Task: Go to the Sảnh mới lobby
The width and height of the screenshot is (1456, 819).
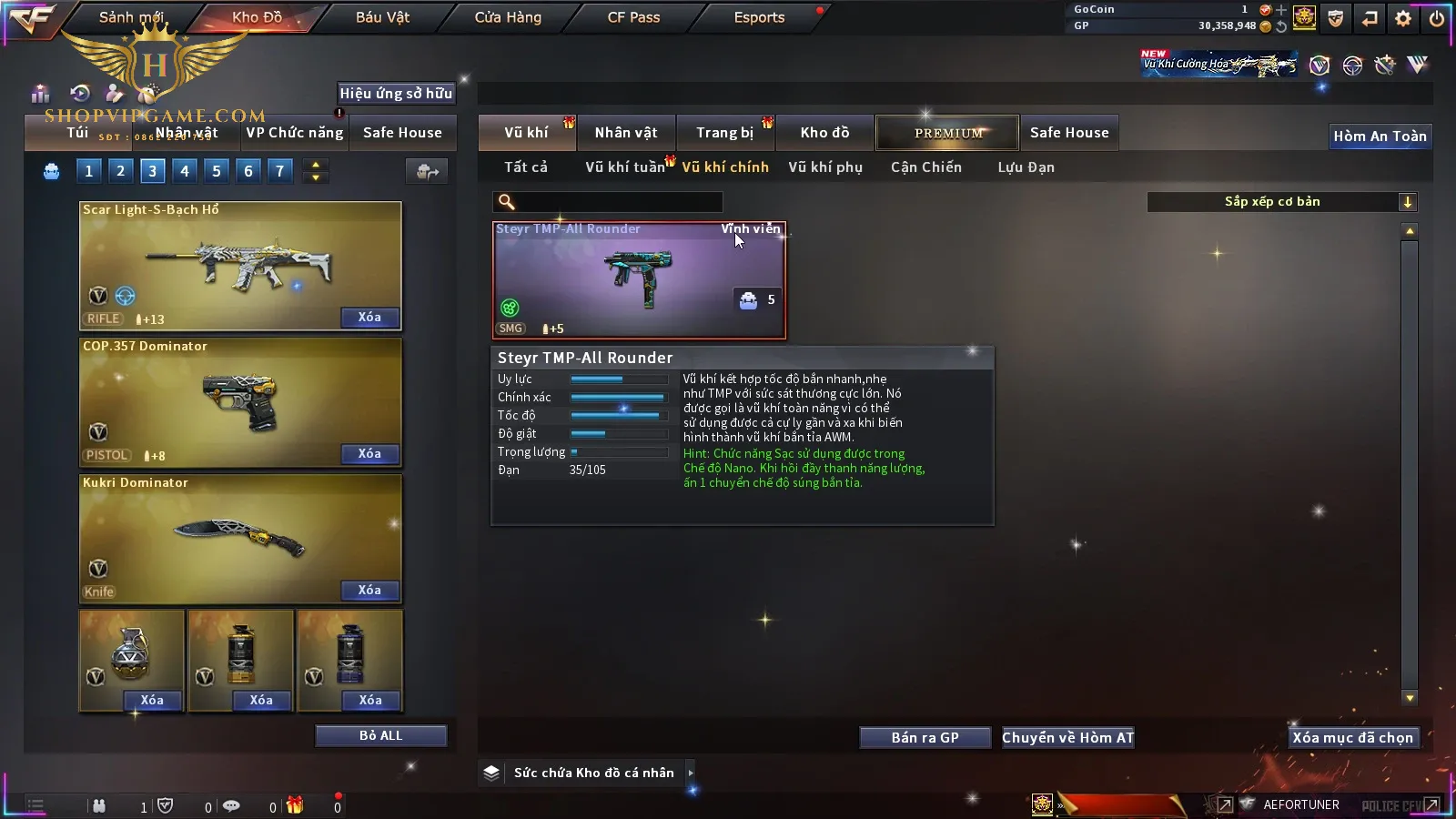Action: pos(132,17)
